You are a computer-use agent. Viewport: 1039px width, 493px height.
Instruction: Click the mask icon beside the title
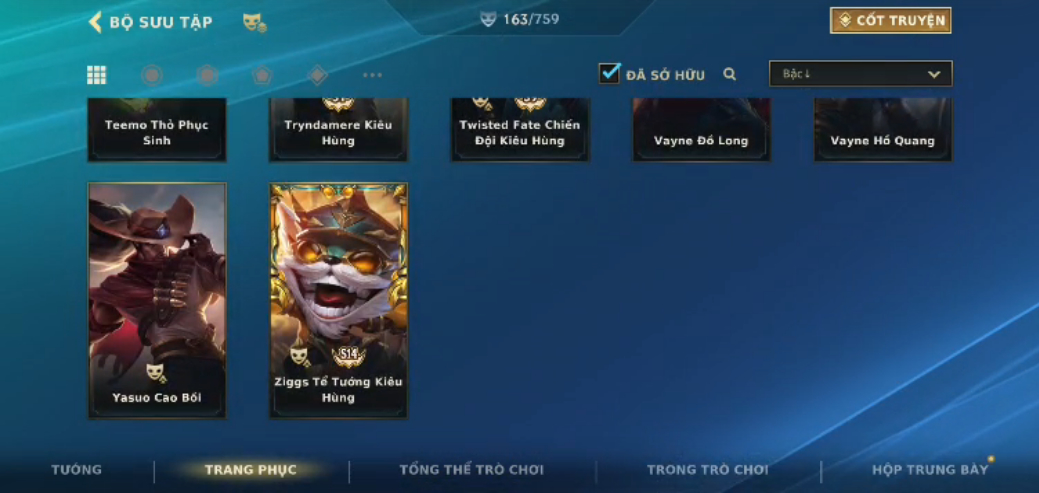coord(254,22)
